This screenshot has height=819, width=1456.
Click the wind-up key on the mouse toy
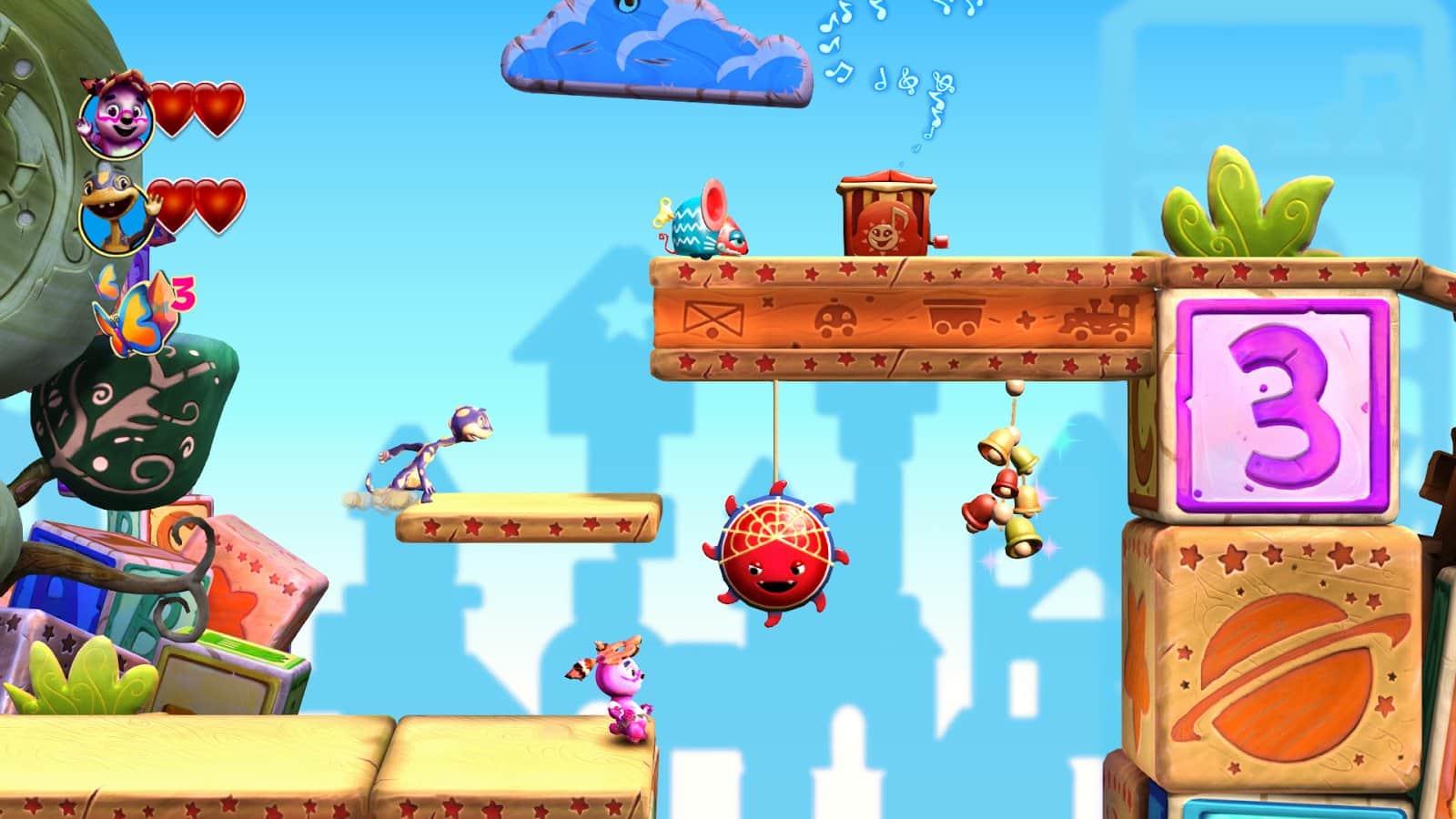click(662, 211)
